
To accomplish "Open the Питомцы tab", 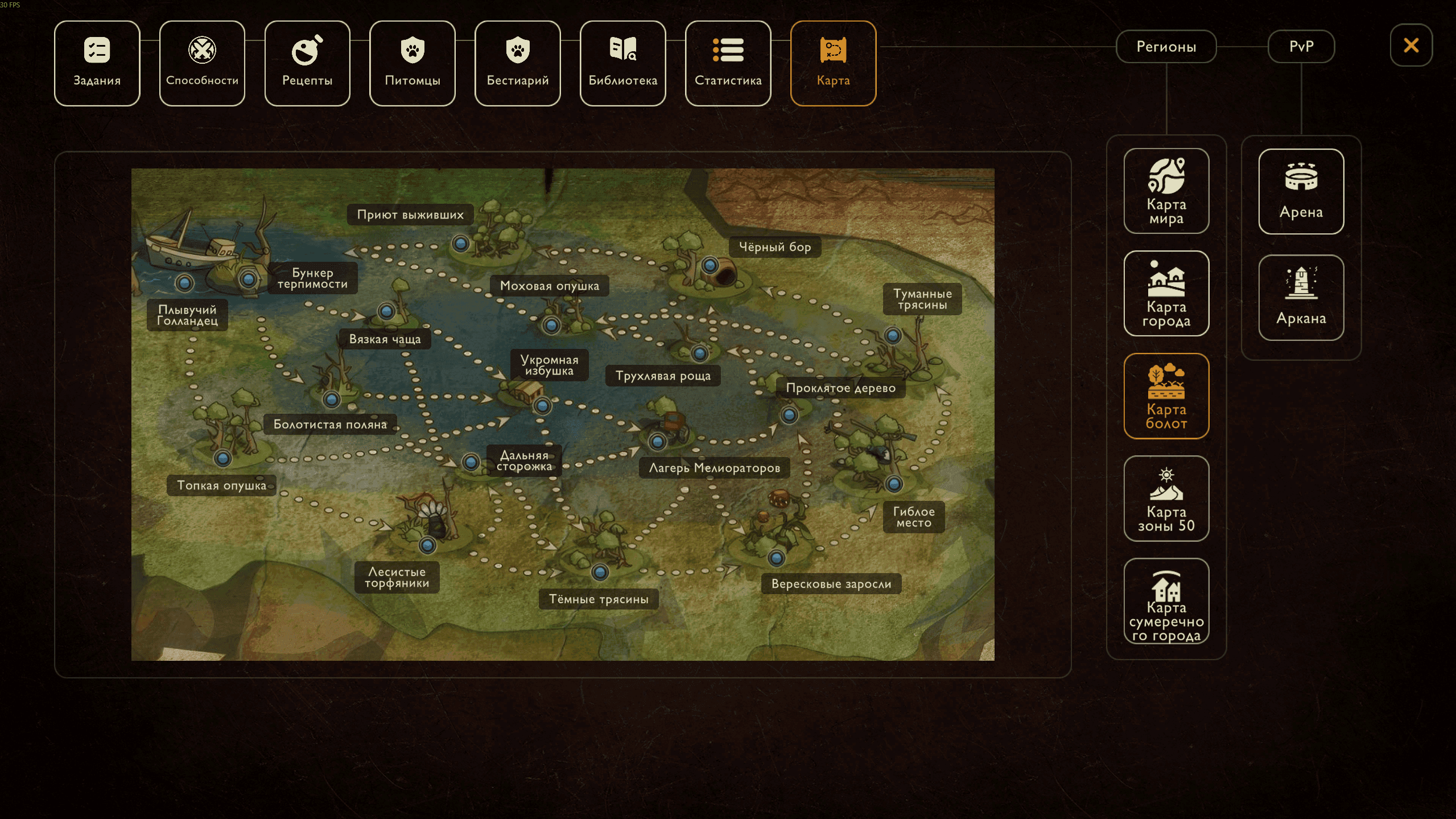I will pyautogui.click(x=413, y=63).
